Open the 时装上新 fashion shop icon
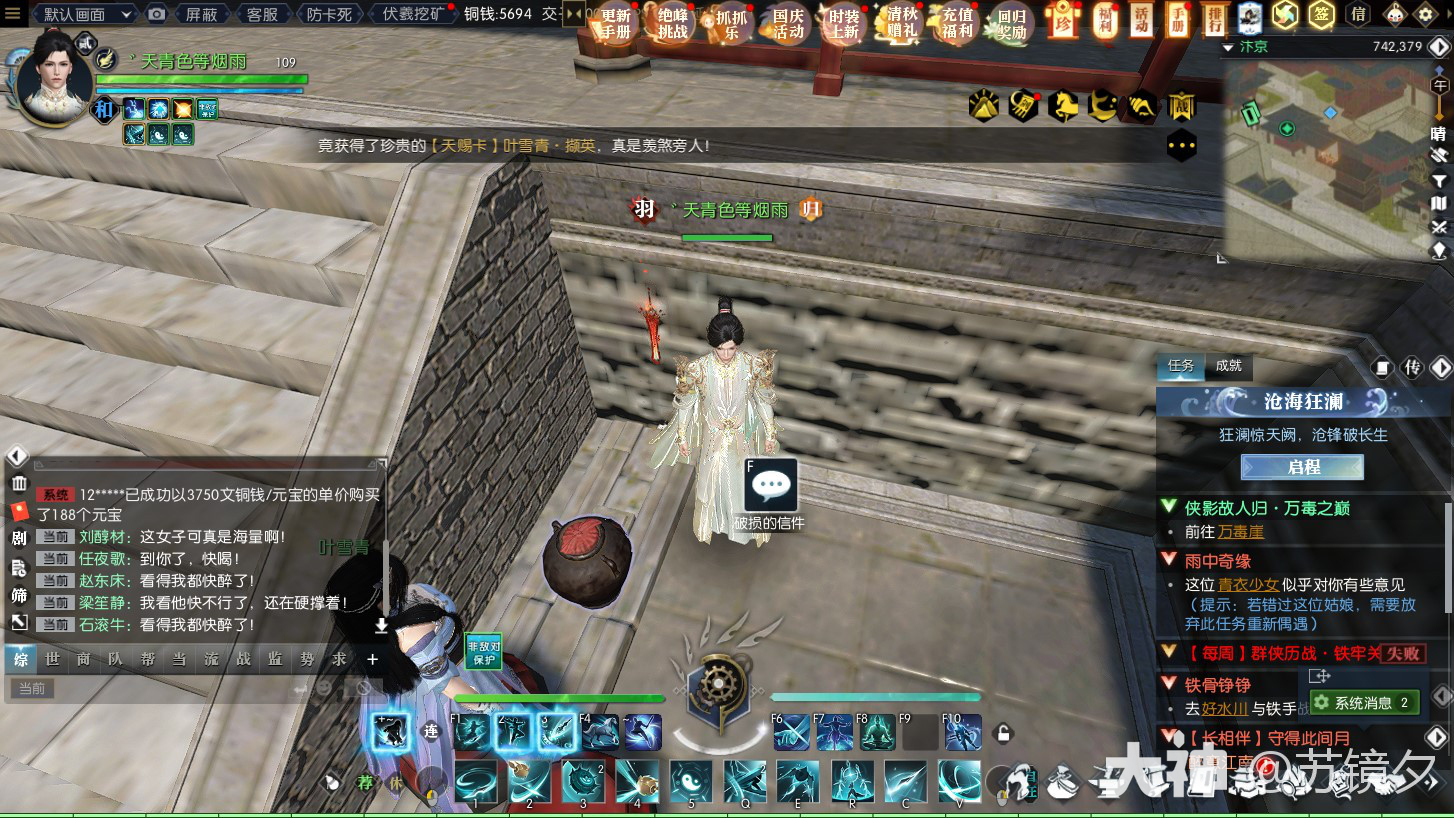This screenshot has width=1454, height=818. coord(844,23)
